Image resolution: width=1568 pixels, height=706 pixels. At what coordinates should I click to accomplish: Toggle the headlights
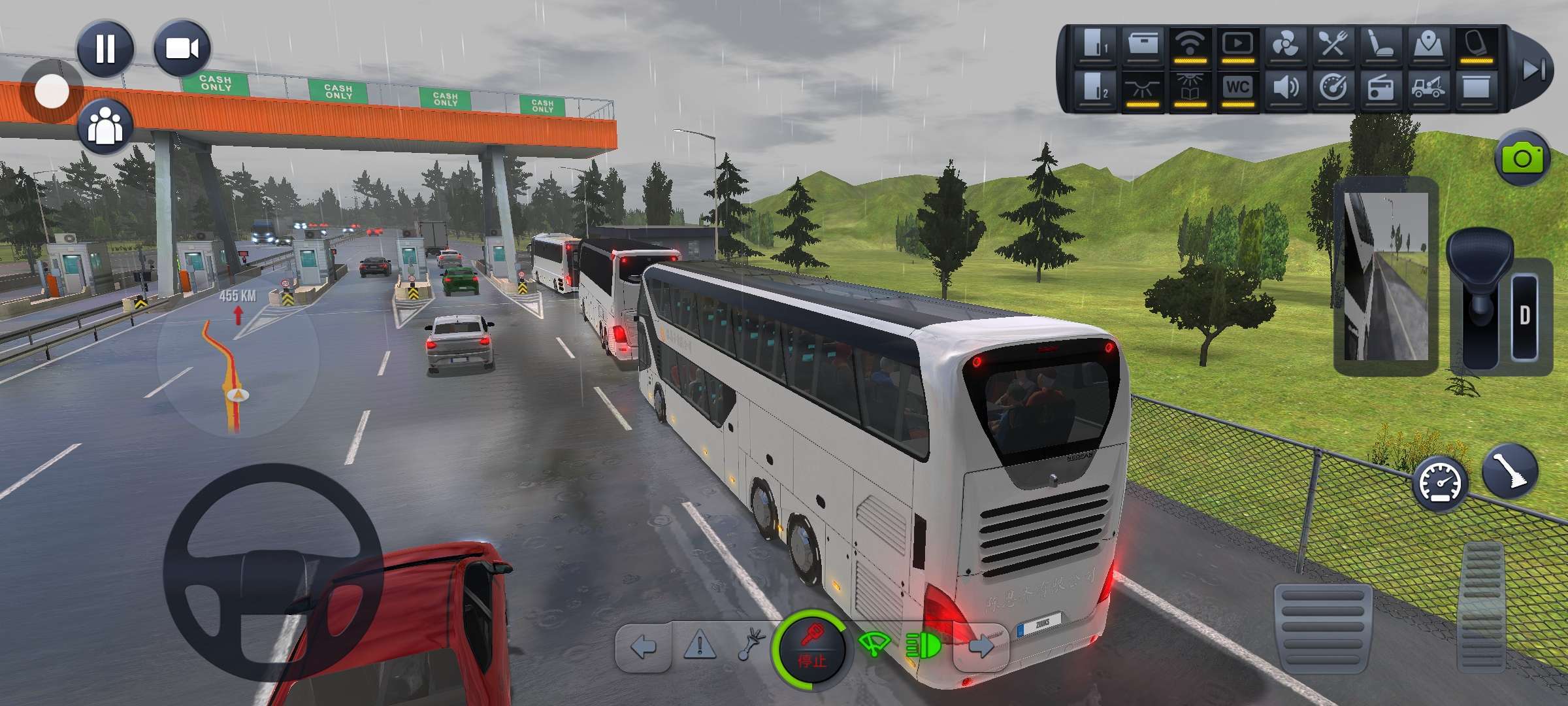tap(923, 647)
